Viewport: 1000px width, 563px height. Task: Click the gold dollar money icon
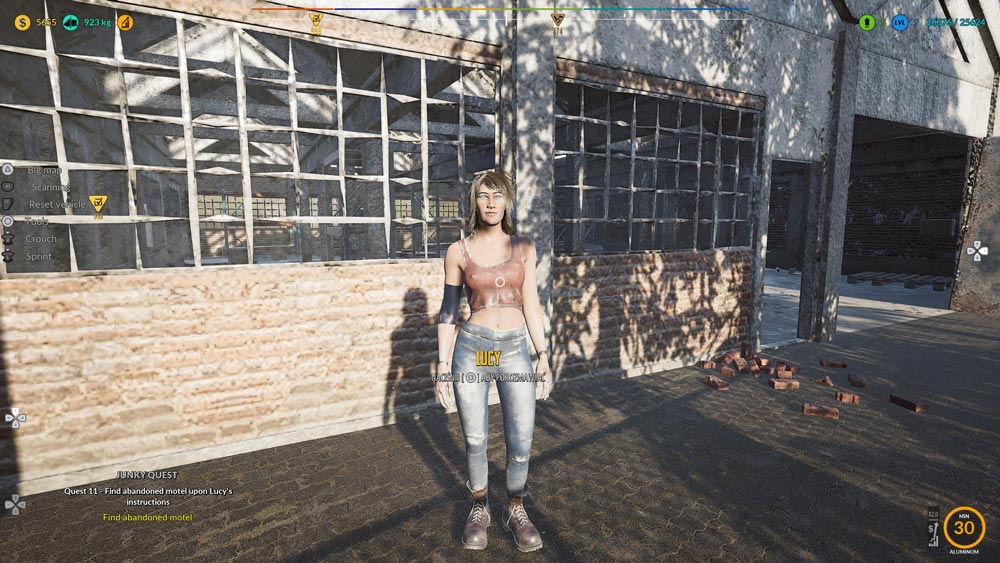pos(22,22)
